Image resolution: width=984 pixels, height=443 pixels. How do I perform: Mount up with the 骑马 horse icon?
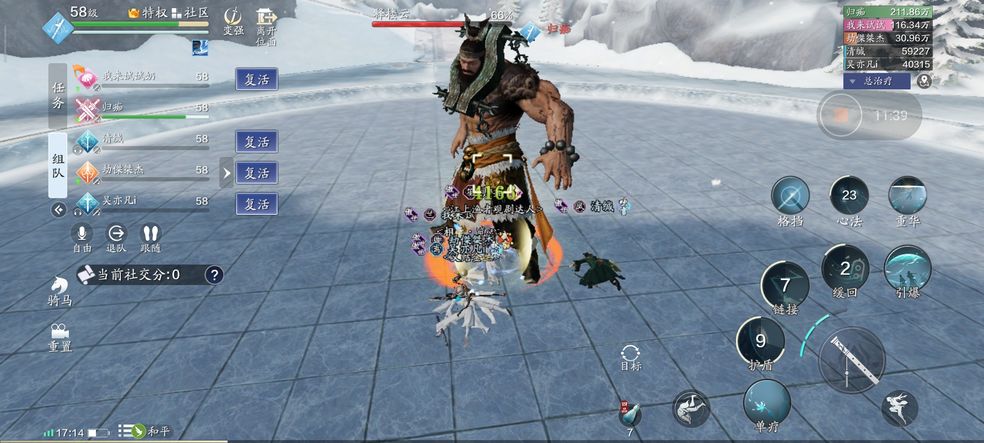pyautogui.click(x=59, y=290)
